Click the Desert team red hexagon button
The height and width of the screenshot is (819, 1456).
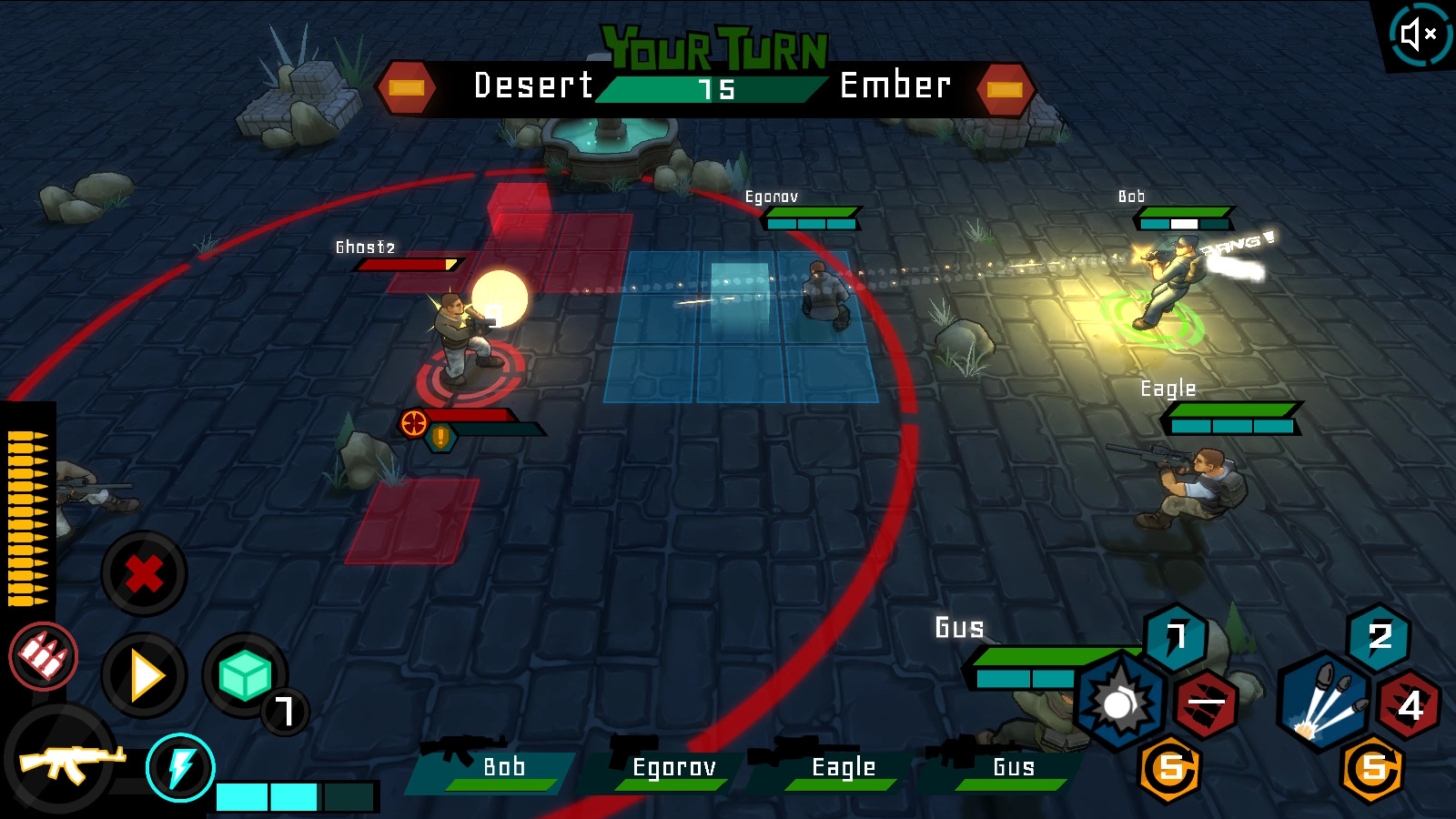click(407, 88)
